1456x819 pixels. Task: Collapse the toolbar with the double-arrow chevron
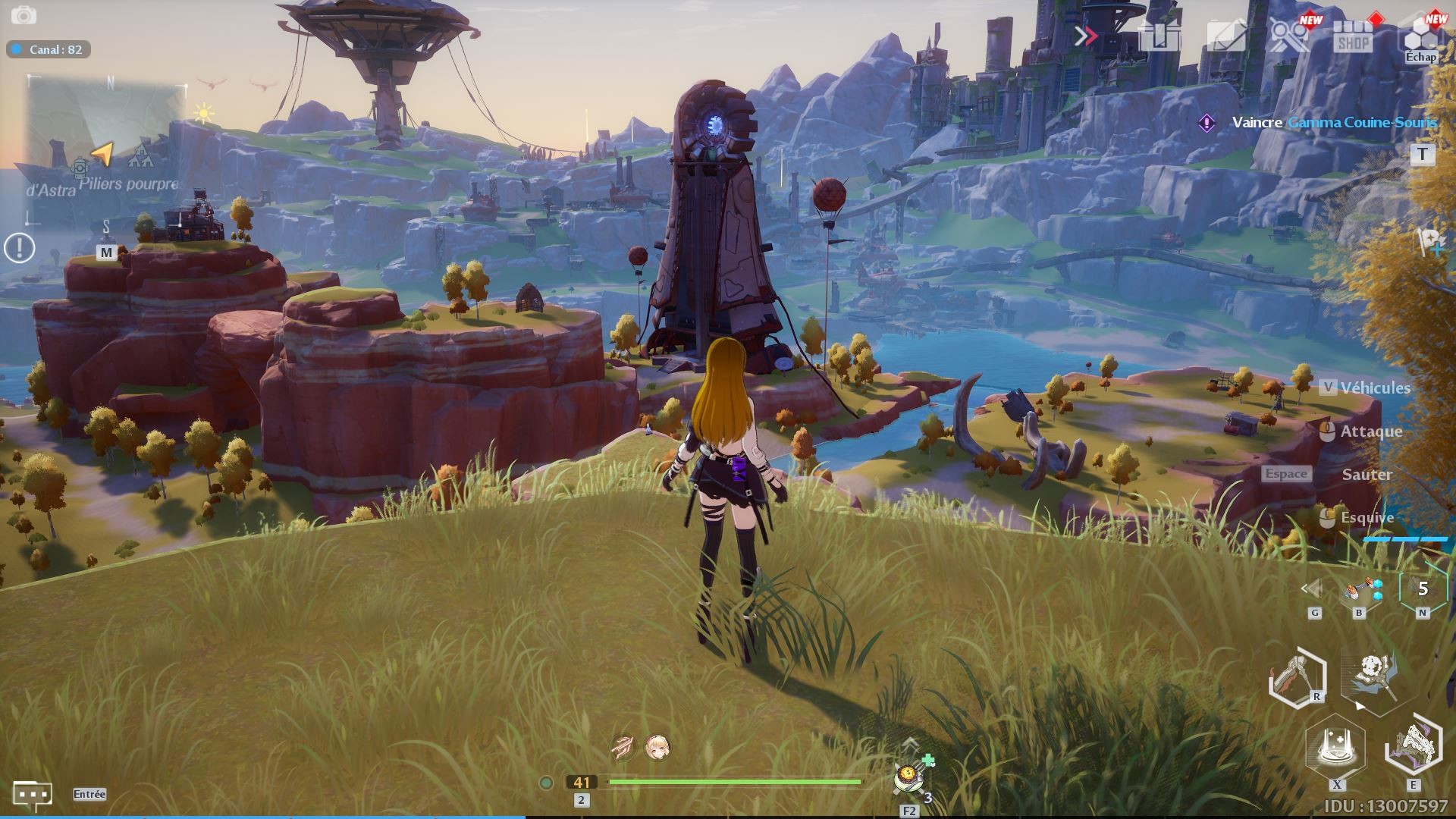point(1086,36)
